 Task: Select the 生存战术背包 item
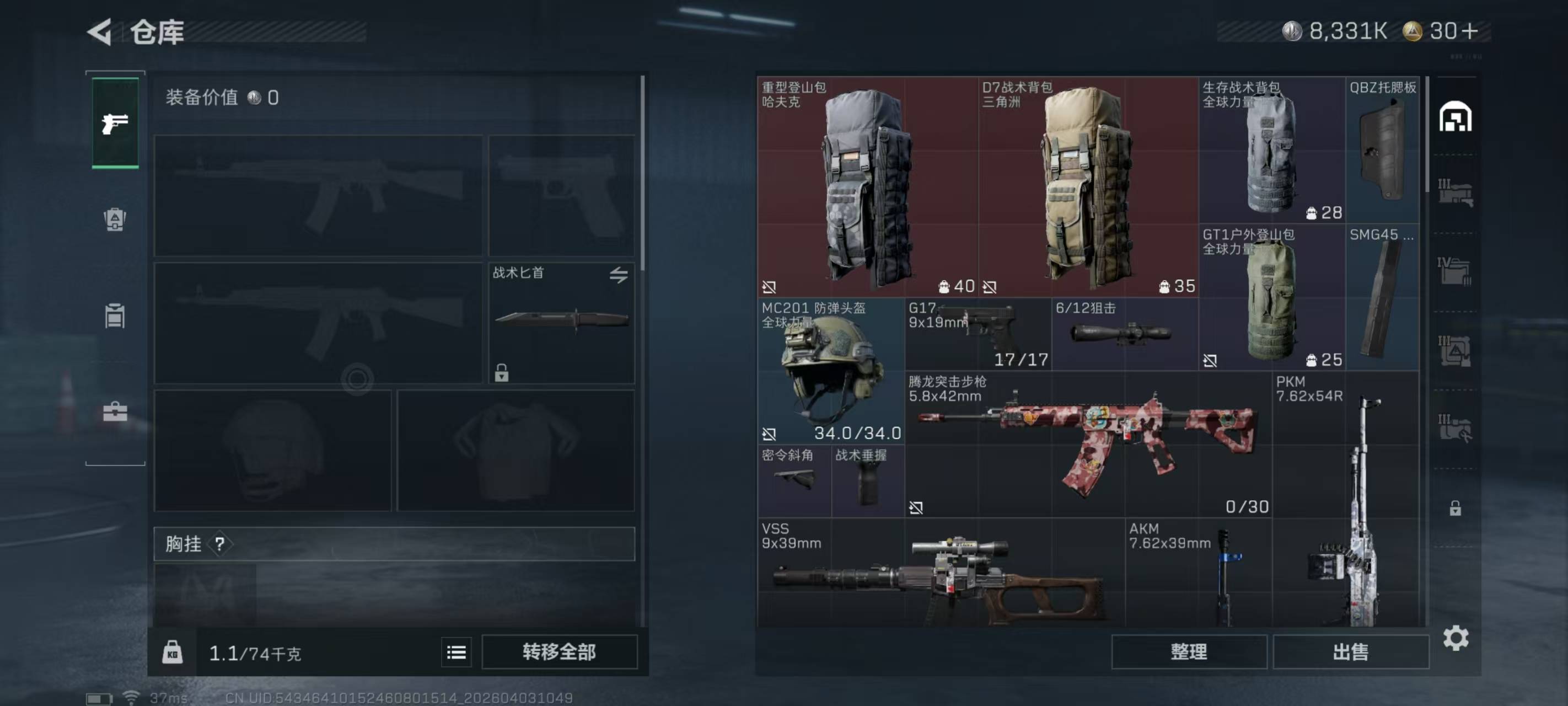(1271, 151)
